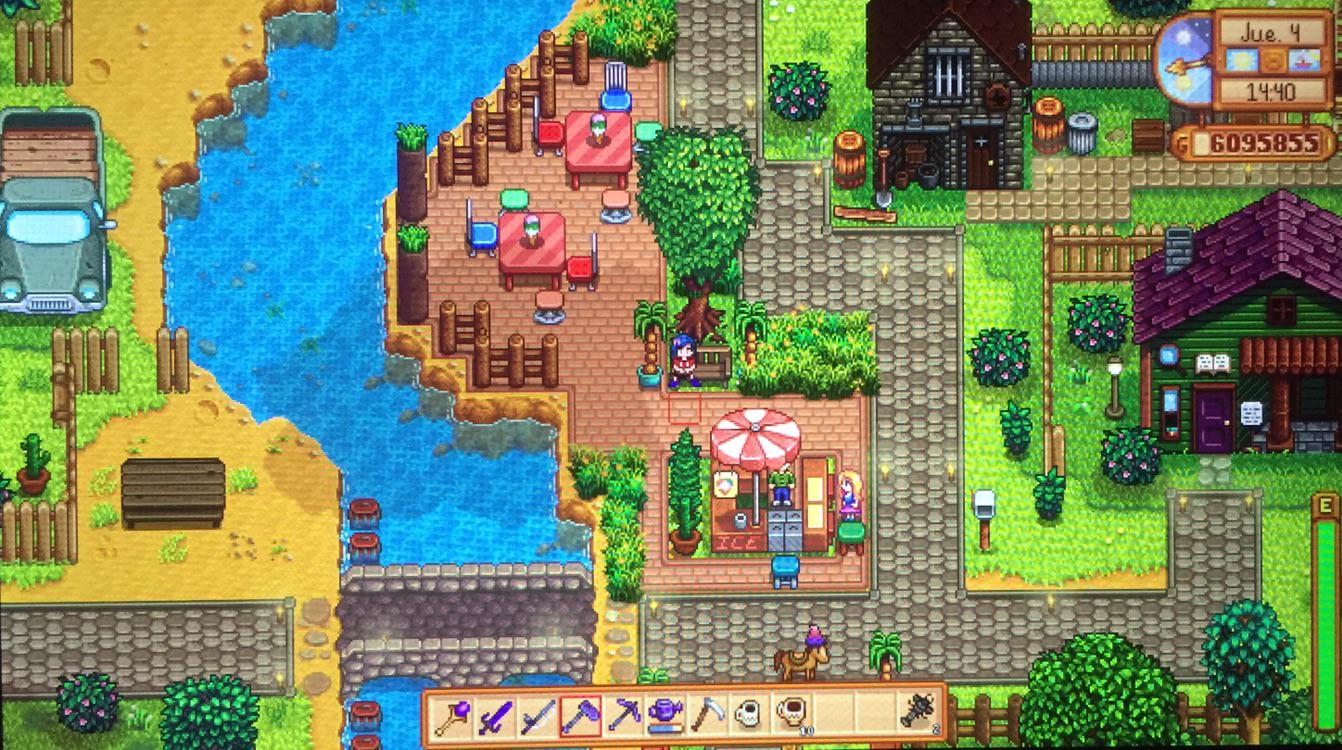Select the steel-bladed sword slot

[538, 716]
